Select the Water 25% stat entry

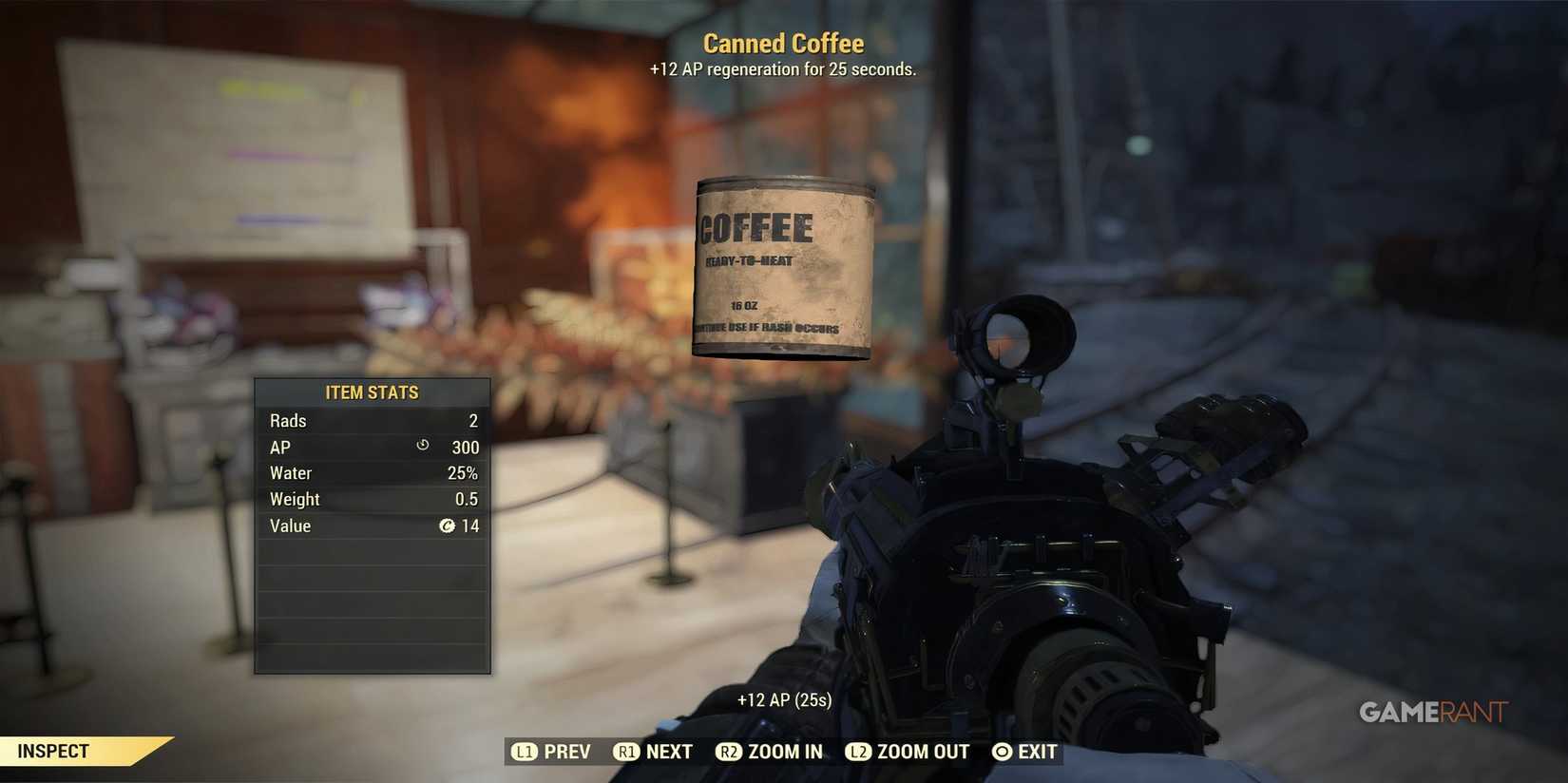pyautogui.click(x=372, y=472)
